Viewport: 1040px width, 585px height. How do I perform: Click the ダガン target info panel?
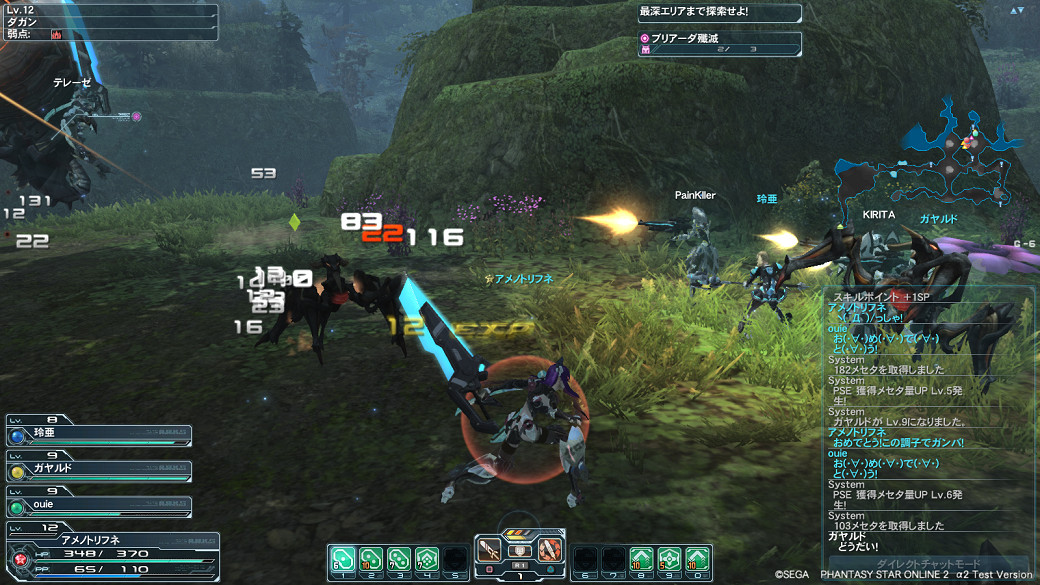pos(108,21)
